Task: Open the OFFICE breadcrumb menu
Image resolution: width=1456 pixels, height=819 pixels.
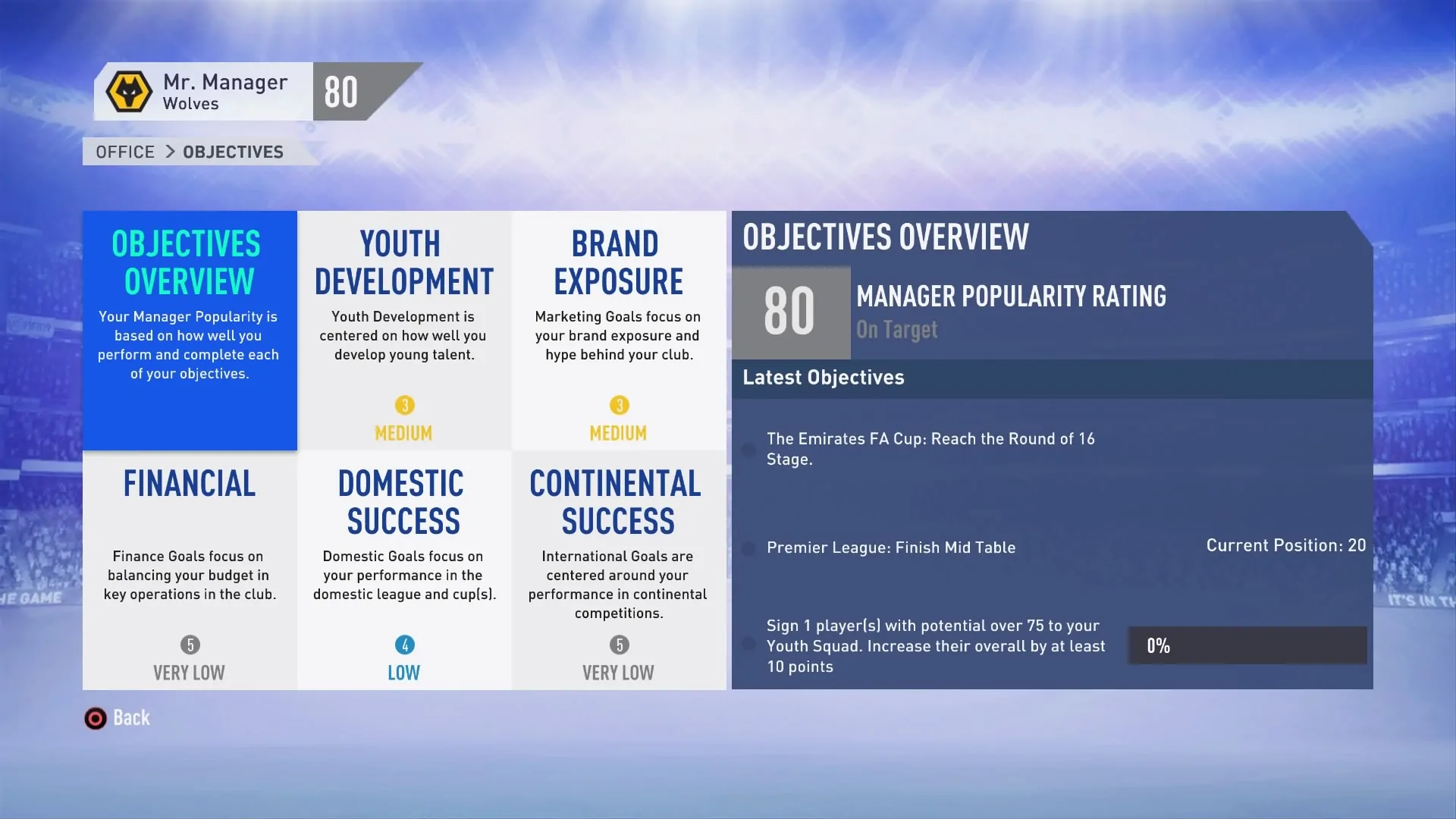Action: point(124,152)
